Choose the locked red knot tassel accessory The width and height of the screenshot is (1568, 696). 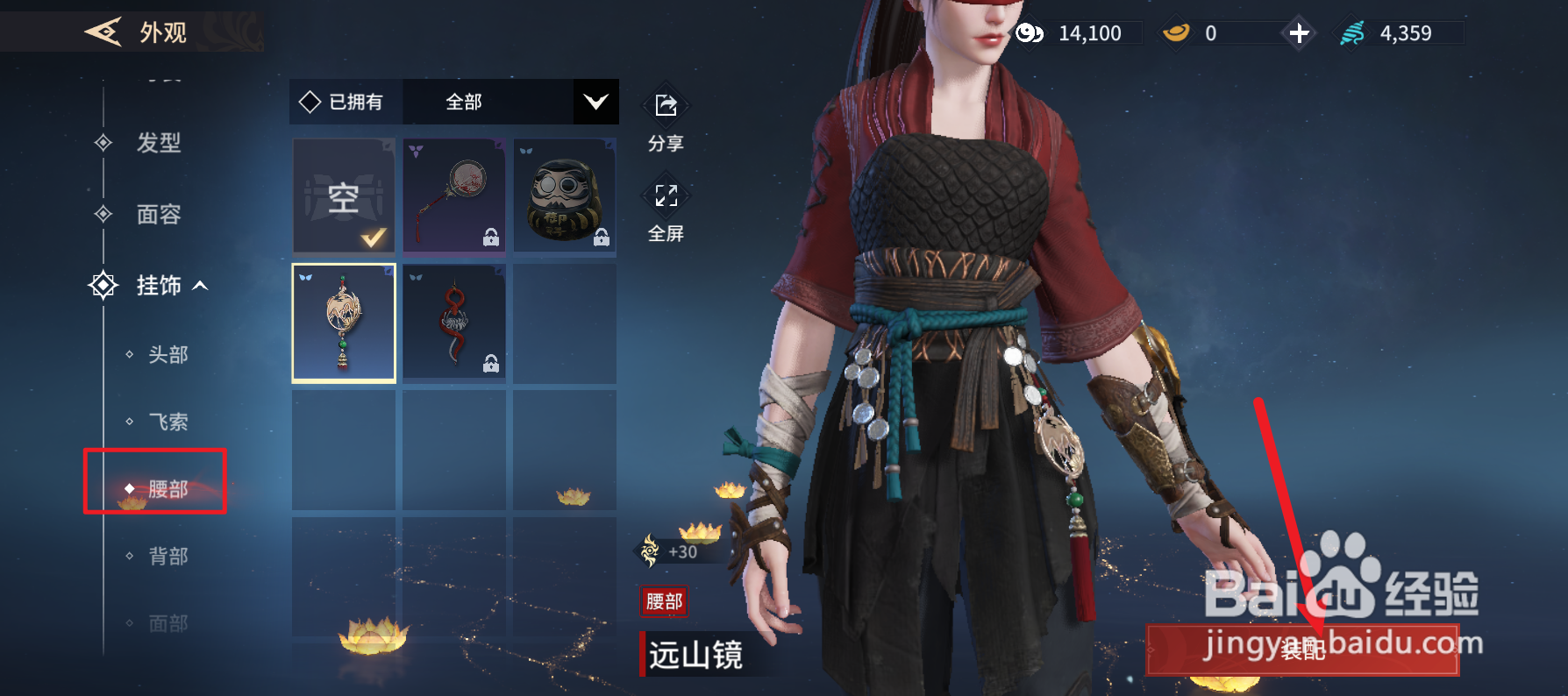point(454,323)
